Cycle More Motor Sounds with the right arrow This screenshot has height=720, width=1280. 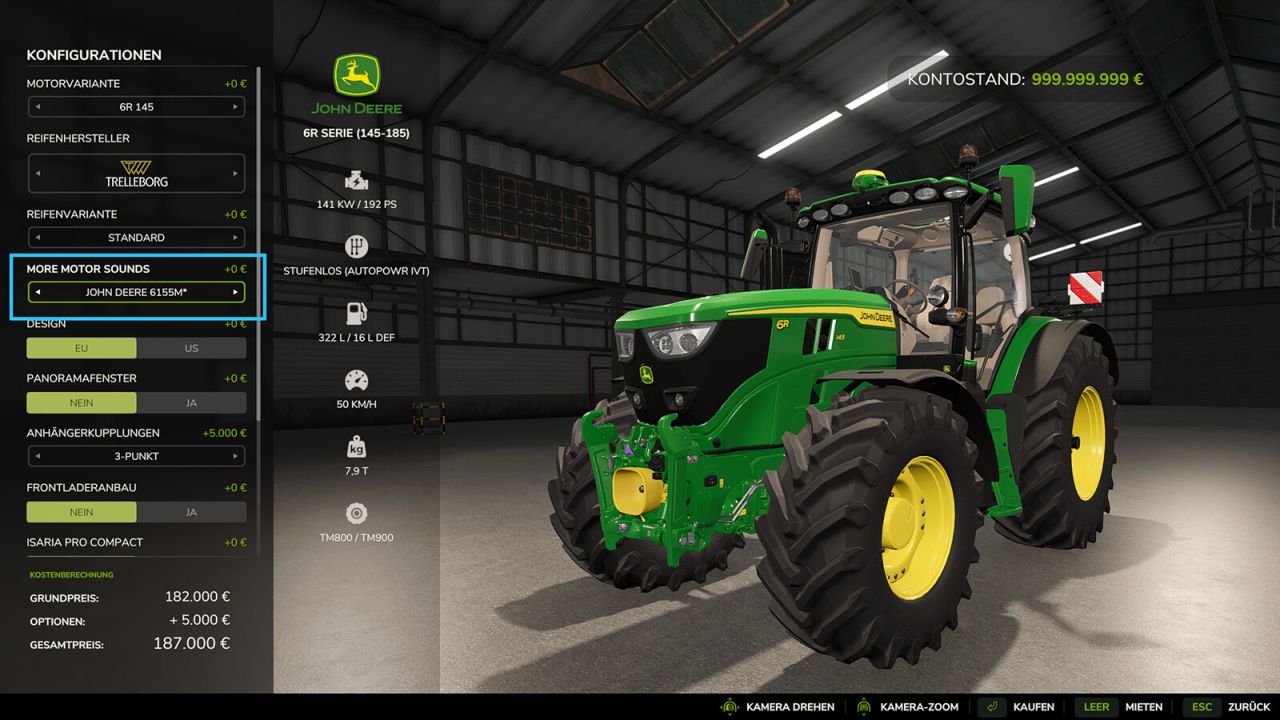pyautogui.click(x=237, y=291)
